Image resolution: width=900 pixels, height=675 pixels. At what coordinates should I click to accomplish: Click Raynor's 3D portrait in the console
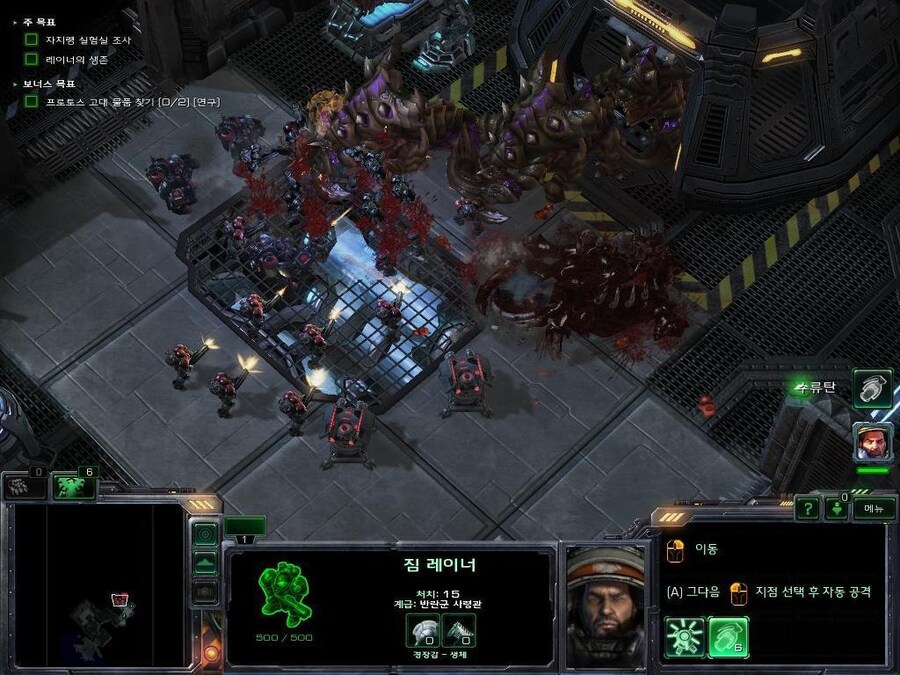[x=604, y=605]
